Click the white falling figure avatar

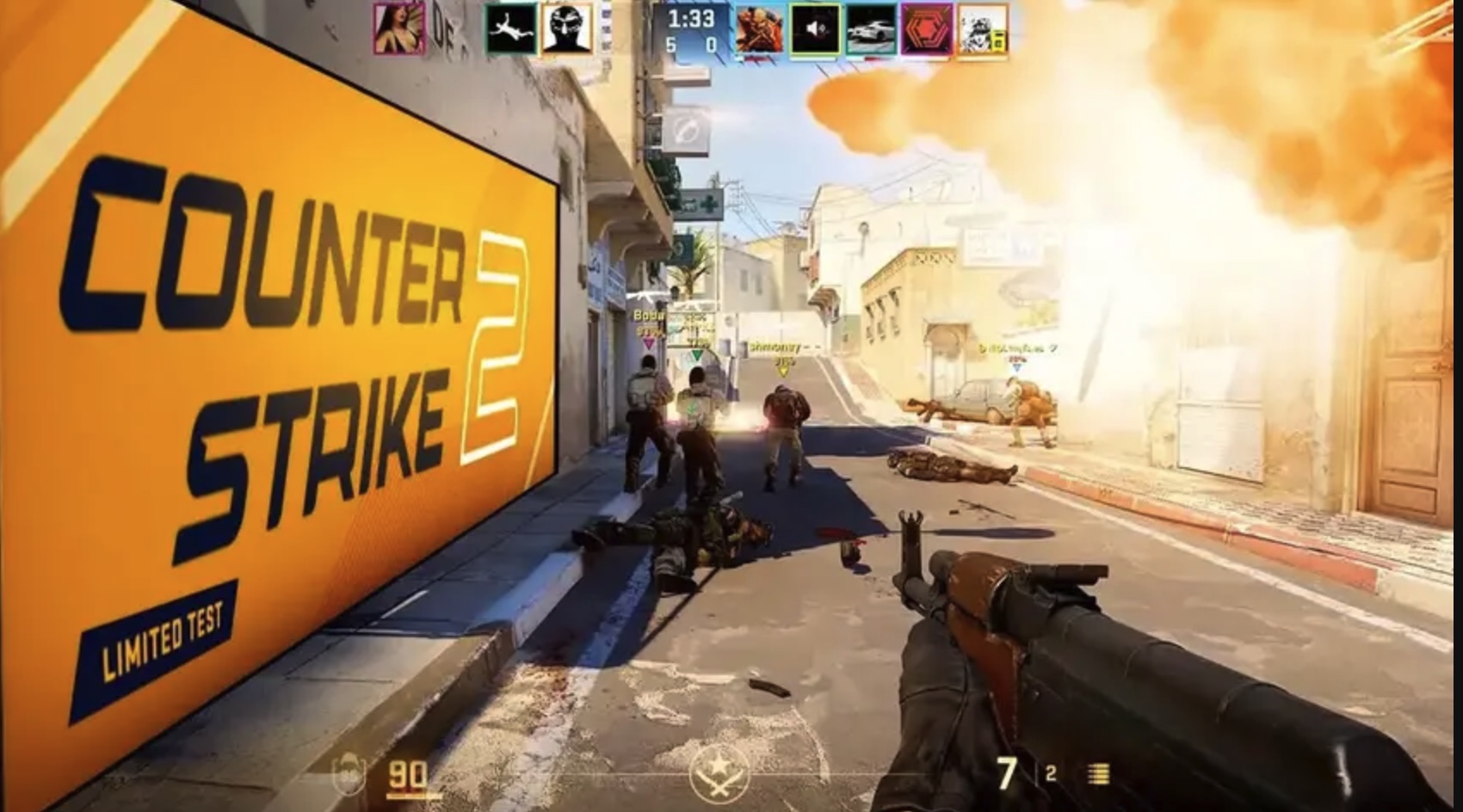[x=511, y=28]
